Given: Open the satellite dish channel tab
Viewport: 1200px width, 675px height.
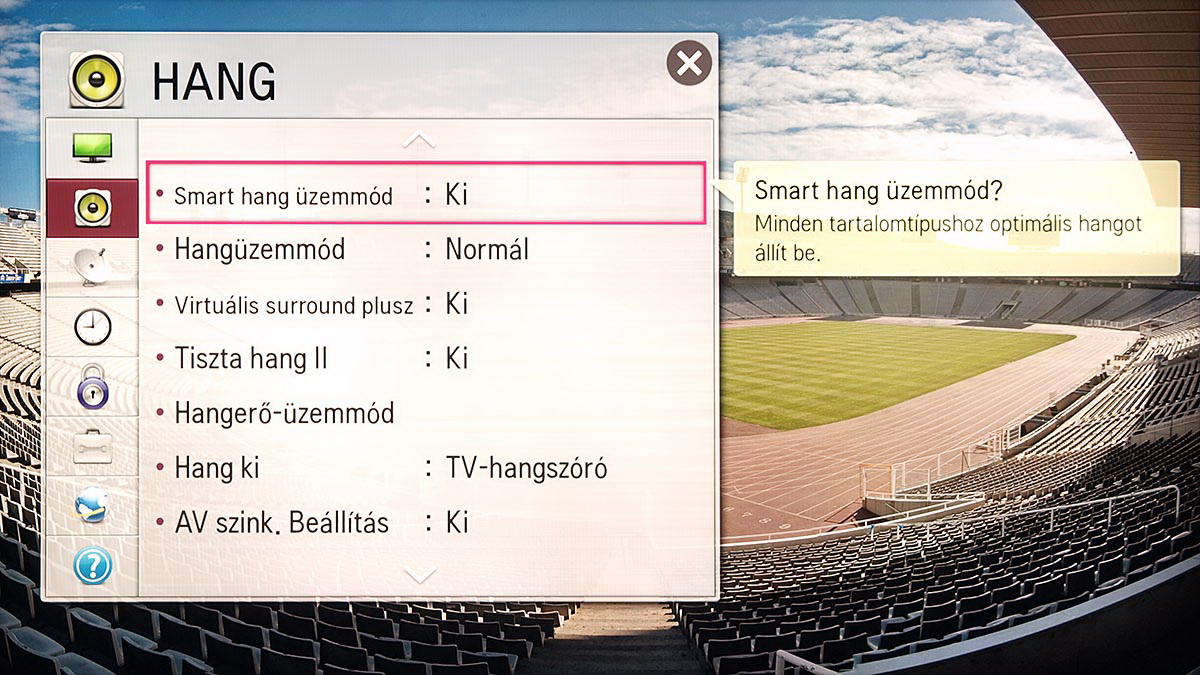Looking at the screenshot, I should (x=92, y=267).
